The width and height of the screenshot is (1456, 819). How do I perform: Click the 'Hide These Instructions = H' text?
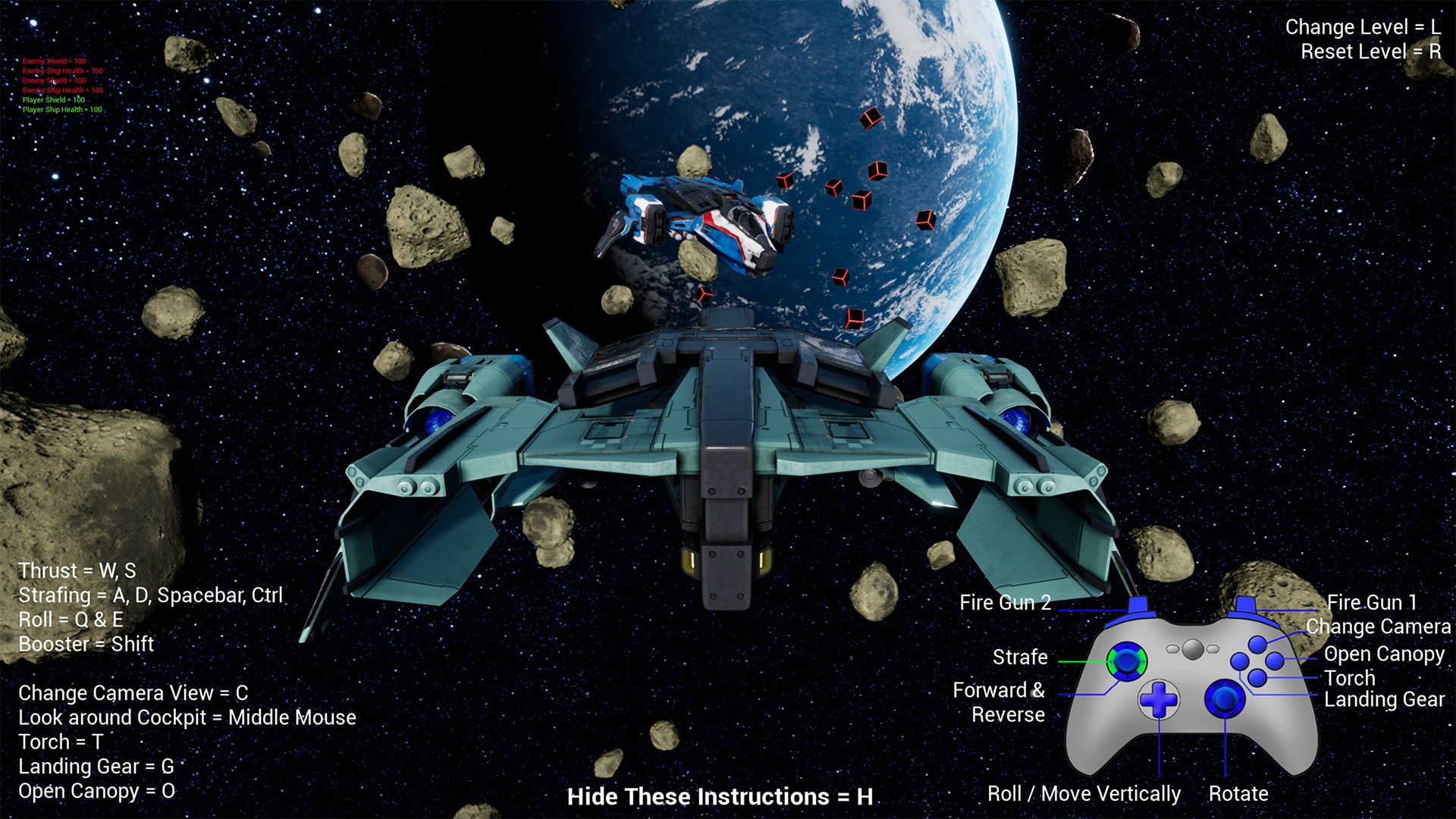720,796
